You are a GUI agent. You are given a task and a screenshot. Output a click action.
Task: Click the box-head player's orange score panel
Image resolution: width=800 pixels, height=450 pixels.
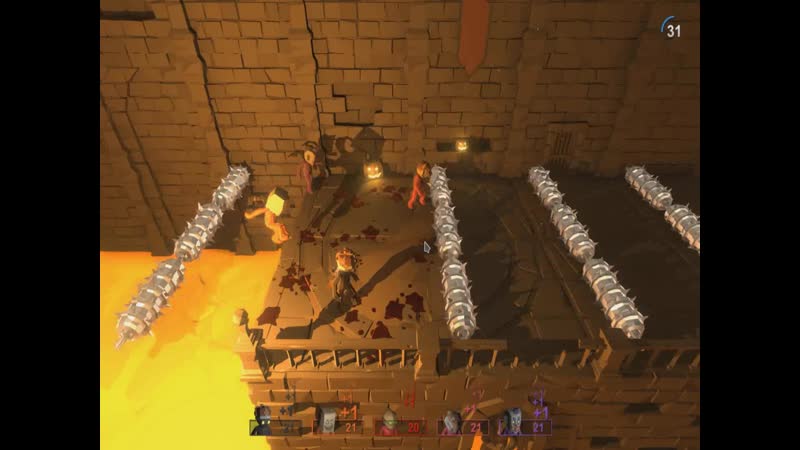pos(337,422)
